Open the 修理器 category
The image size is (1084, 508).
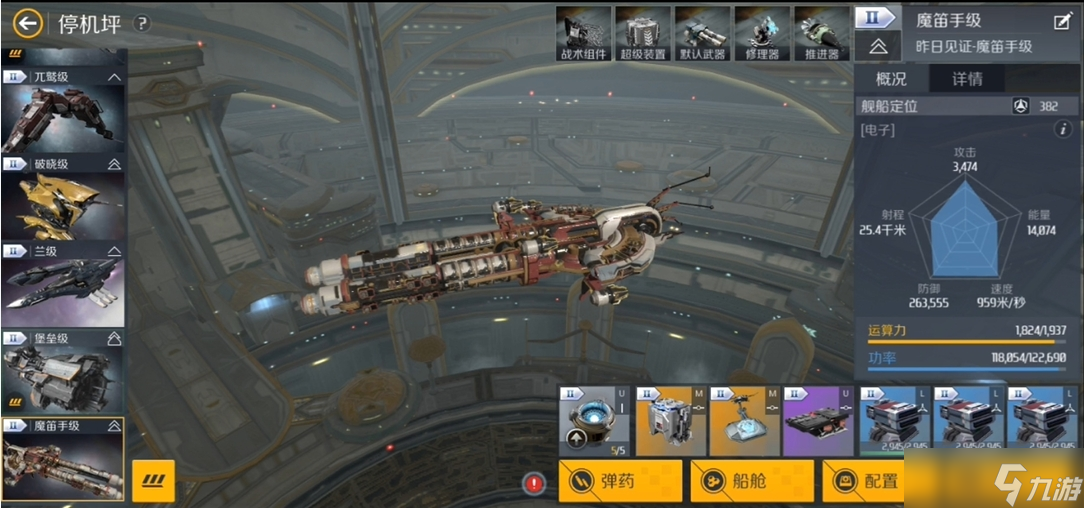[x=762, y=32]
